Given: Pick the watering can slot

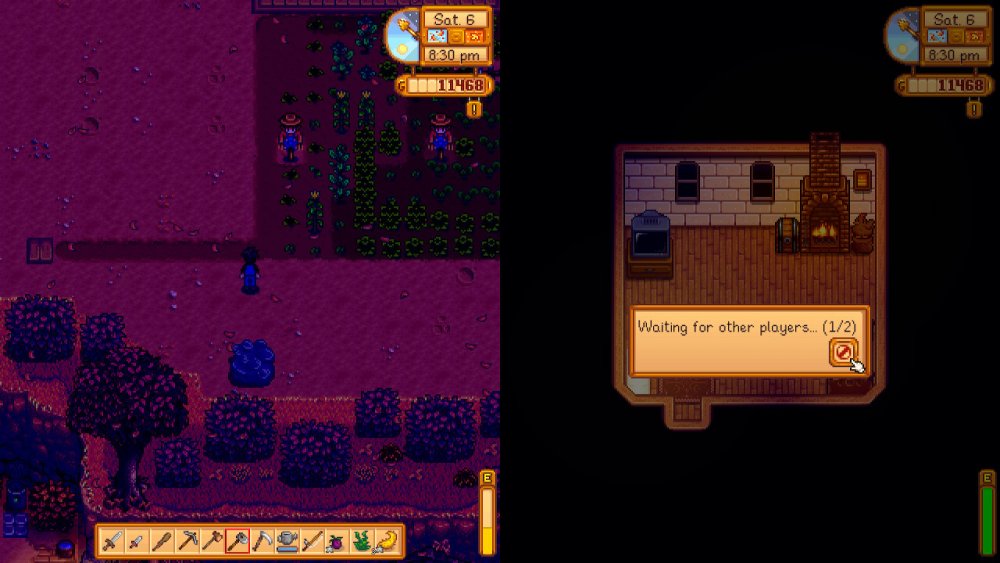Looking at the screenshot, I should (288, 541).
